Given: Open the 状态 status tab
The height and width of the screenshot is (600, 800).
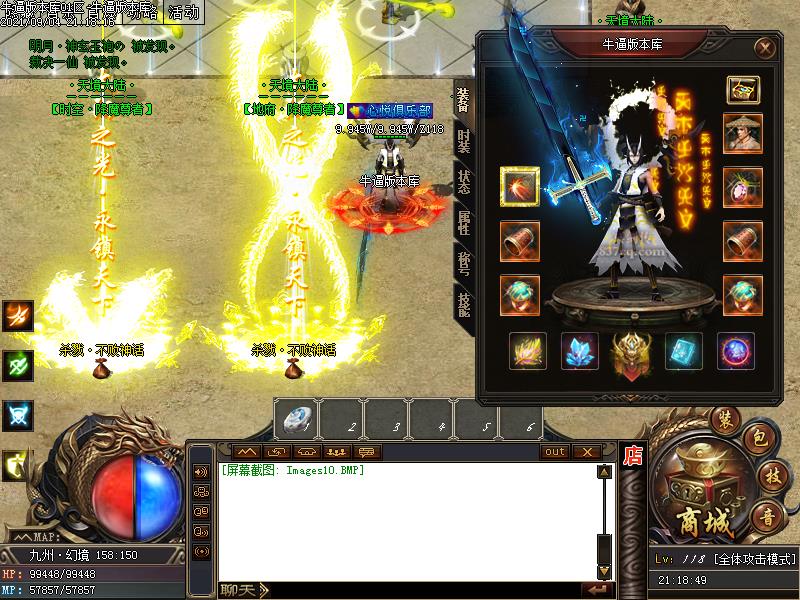Looking at the screenshot, I should [463, 182].
